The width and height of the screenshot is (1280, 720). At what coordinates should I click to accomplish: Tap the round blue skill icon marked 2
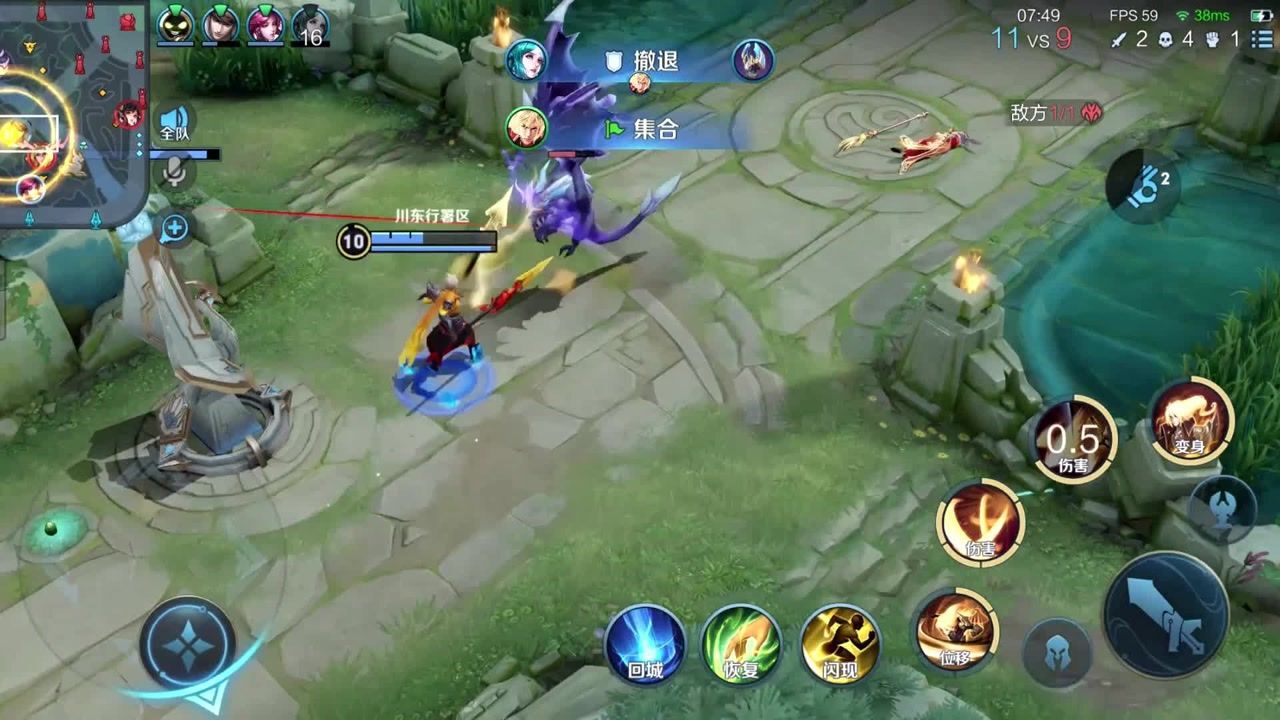[x=1144, y=186]
